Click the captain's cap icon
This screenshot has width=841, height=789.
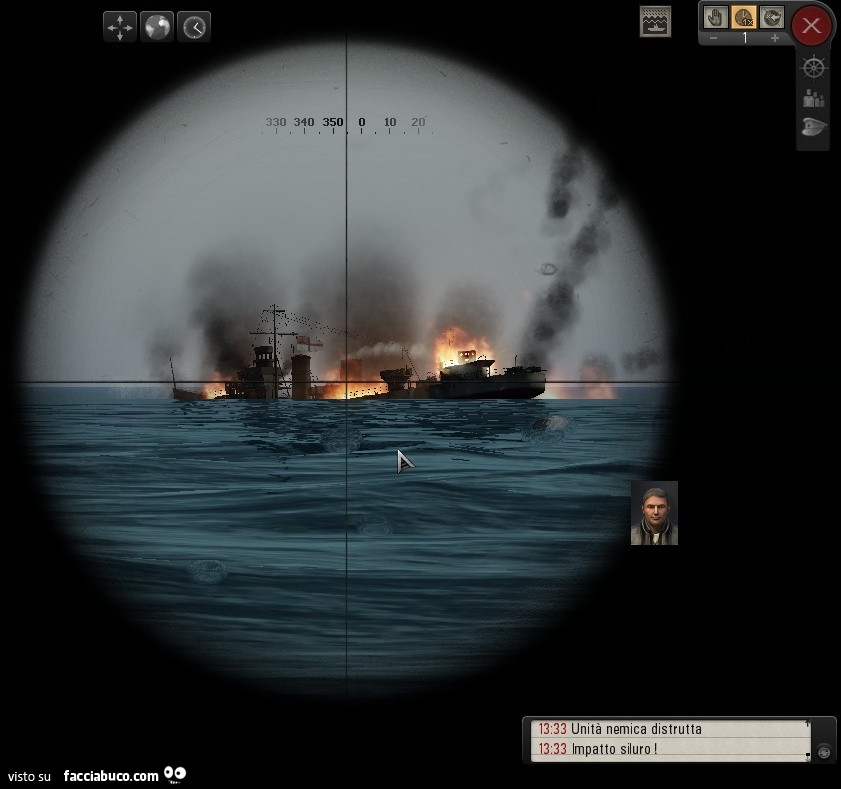pos(814,127)
